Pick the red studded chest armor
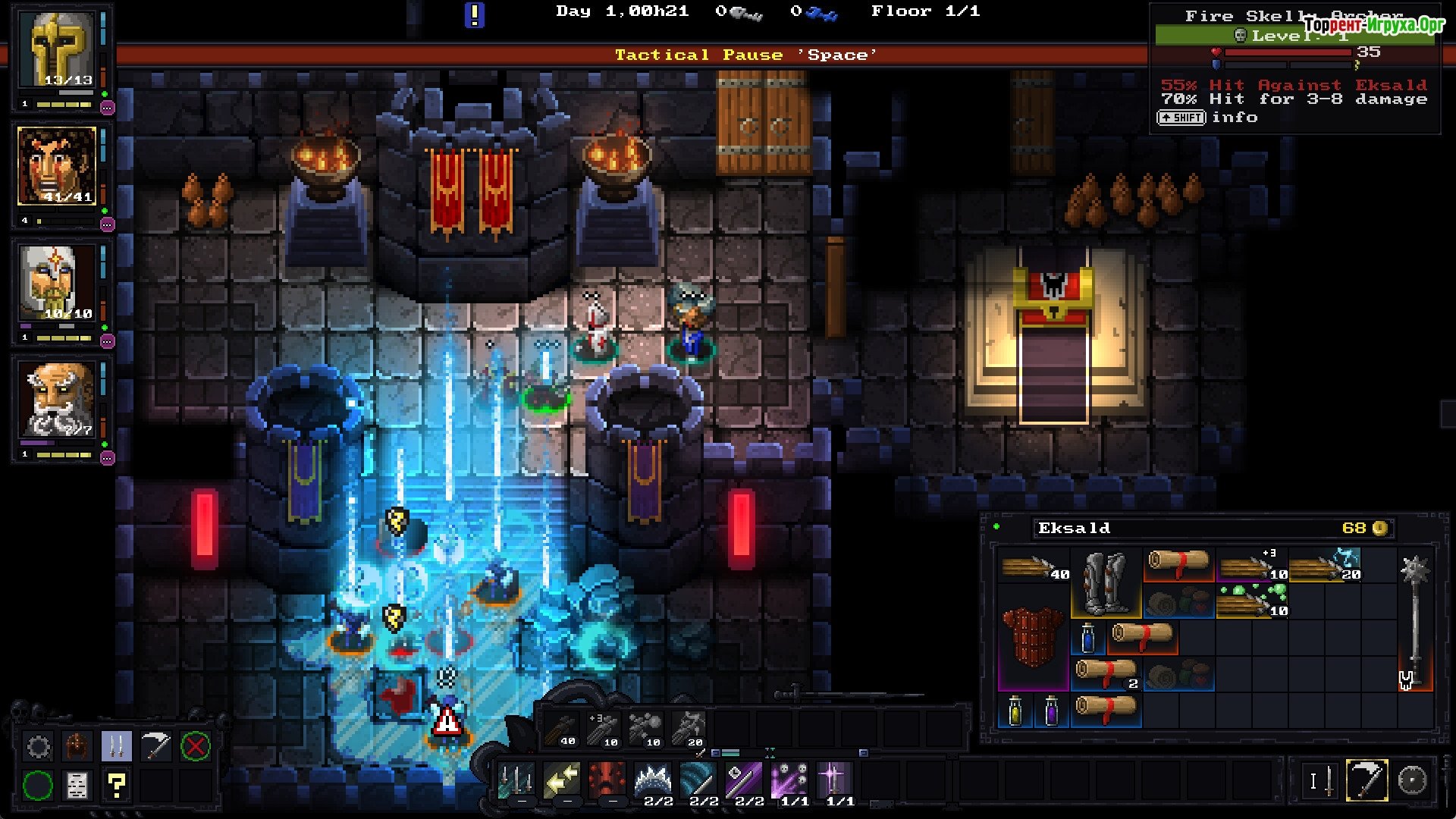Screen dimensions: 1456x819 pyautogui.click(x=1032, y=639)
